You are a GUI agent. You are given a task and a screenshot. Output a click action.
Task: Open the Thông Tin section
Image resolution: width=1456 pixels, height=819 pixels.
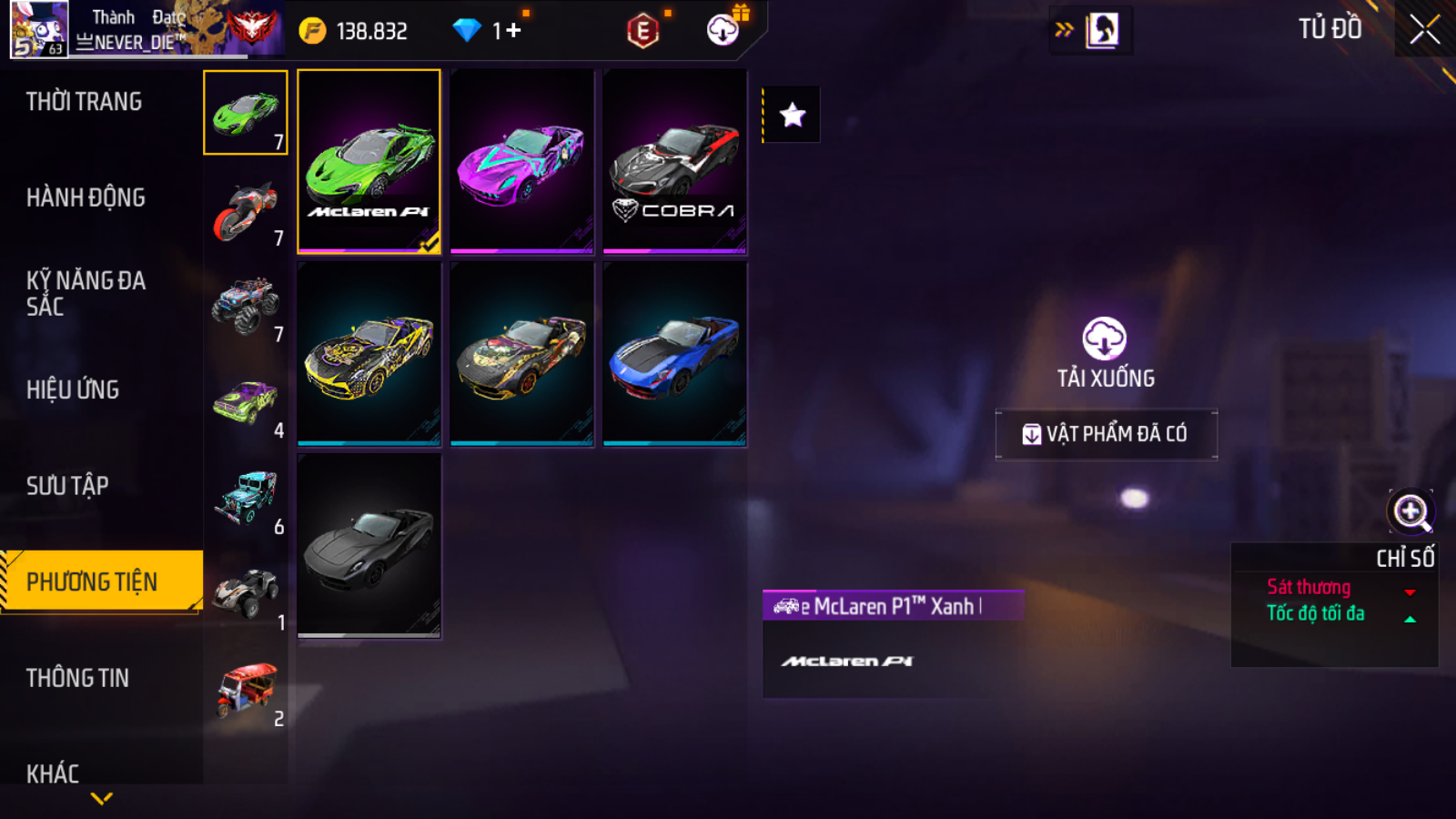(x=77, y=678)
